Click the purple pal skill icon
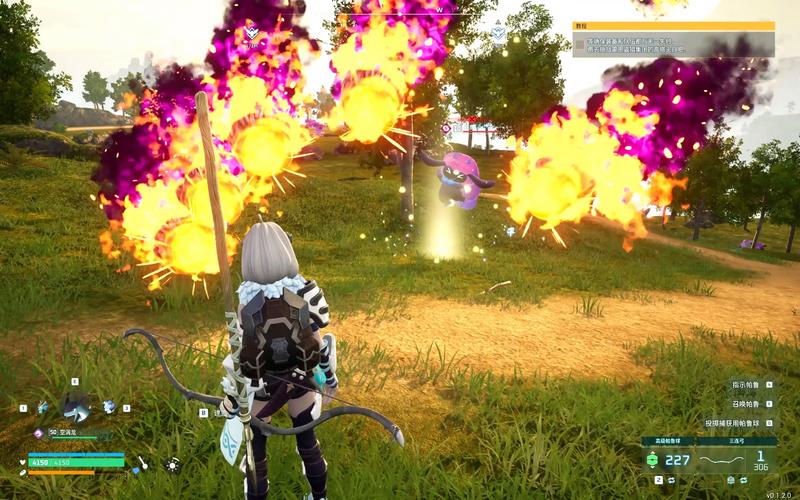Image resolution: width=800 pixels, height=500 pixels. 38,433
